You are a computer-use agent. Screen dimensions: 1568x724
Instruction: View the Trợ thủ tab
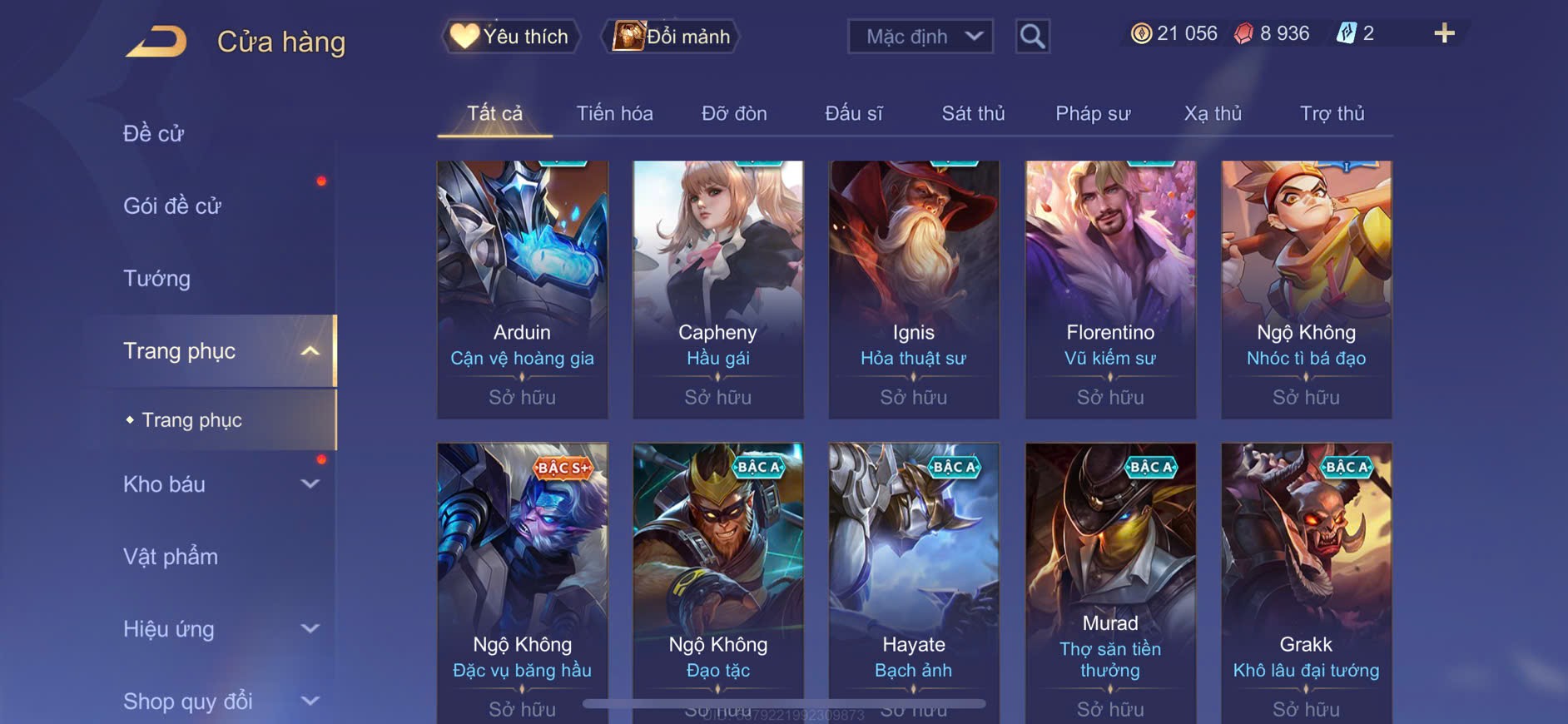1332,113
